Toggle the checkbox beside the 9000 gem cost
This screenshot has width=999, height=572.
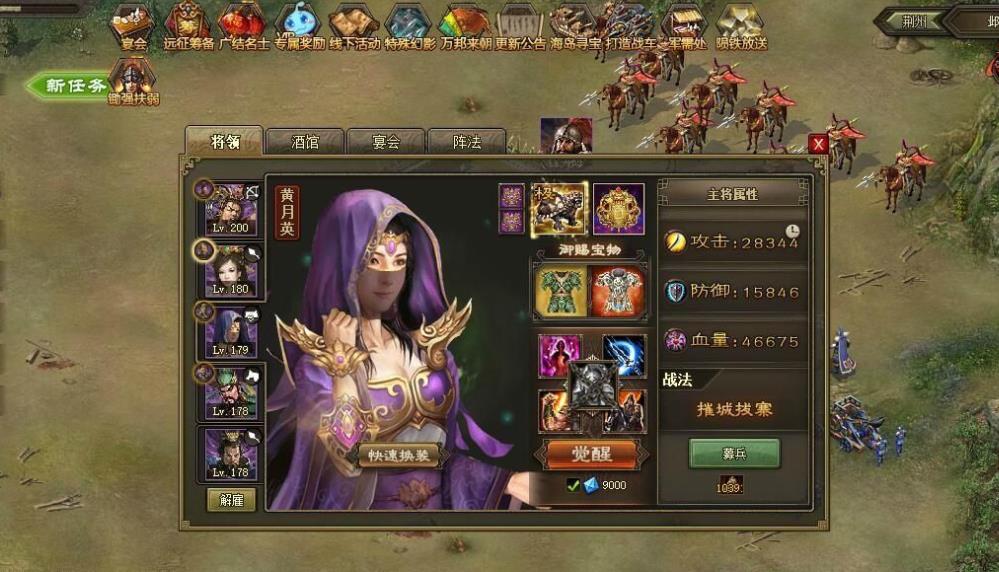[573, 485]
